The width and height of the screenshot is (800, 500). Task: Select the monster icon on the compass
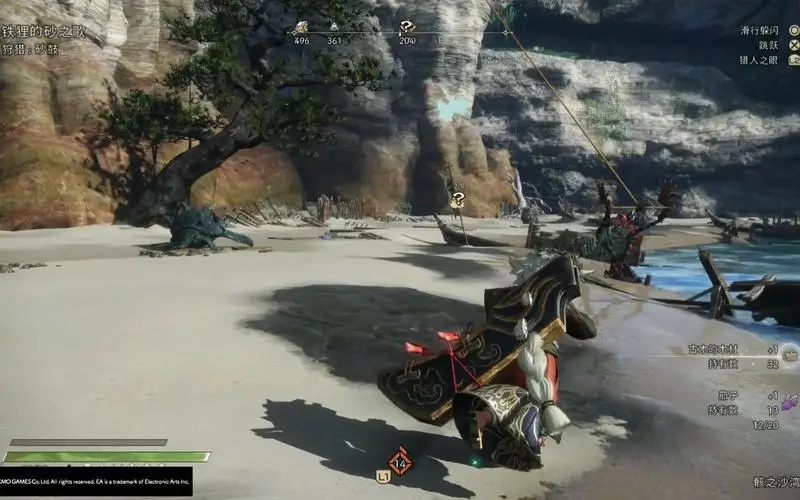[302, 27]
